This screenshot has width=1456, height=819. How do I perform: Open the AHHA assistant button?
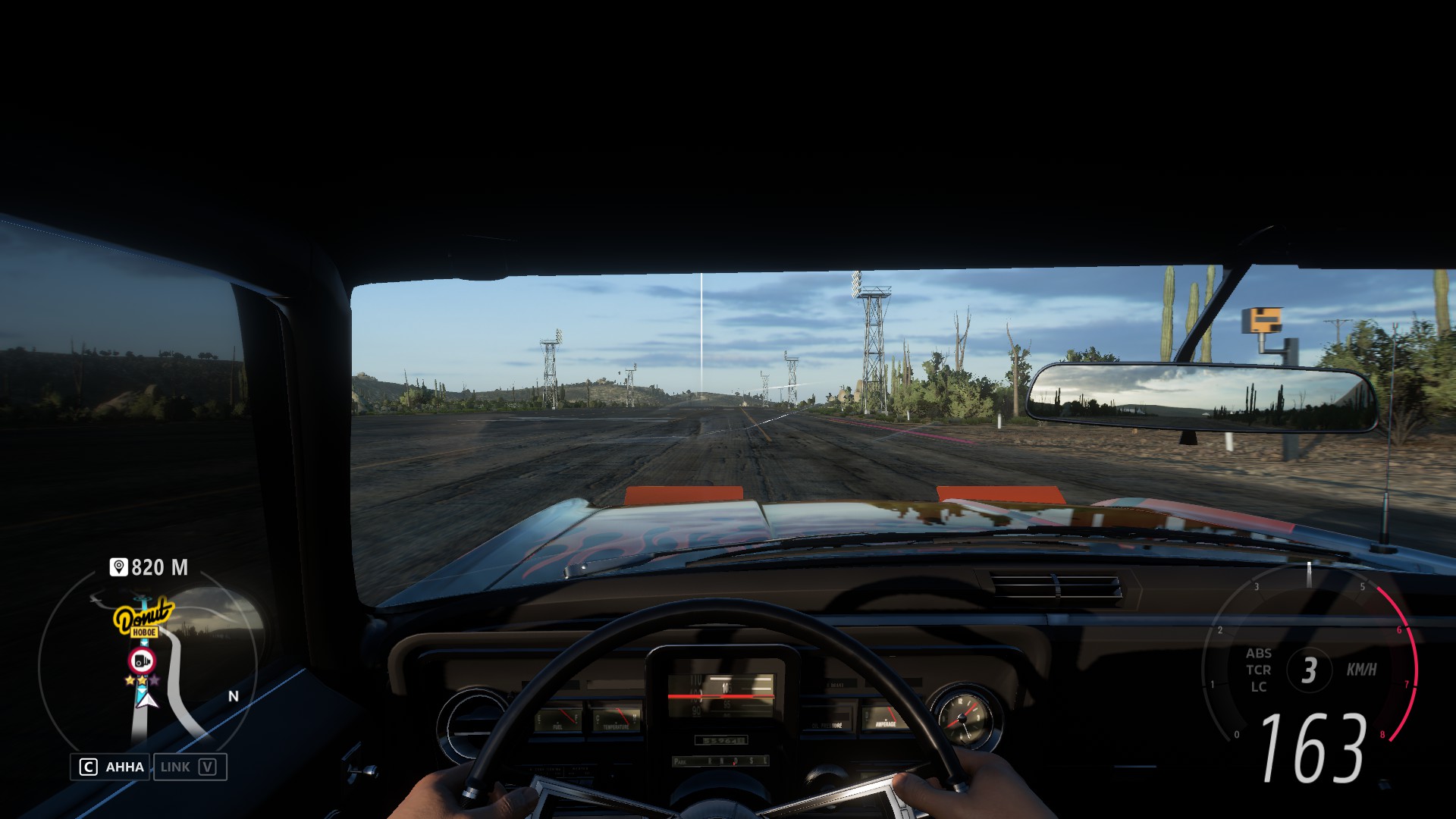(x=111, y=767)
